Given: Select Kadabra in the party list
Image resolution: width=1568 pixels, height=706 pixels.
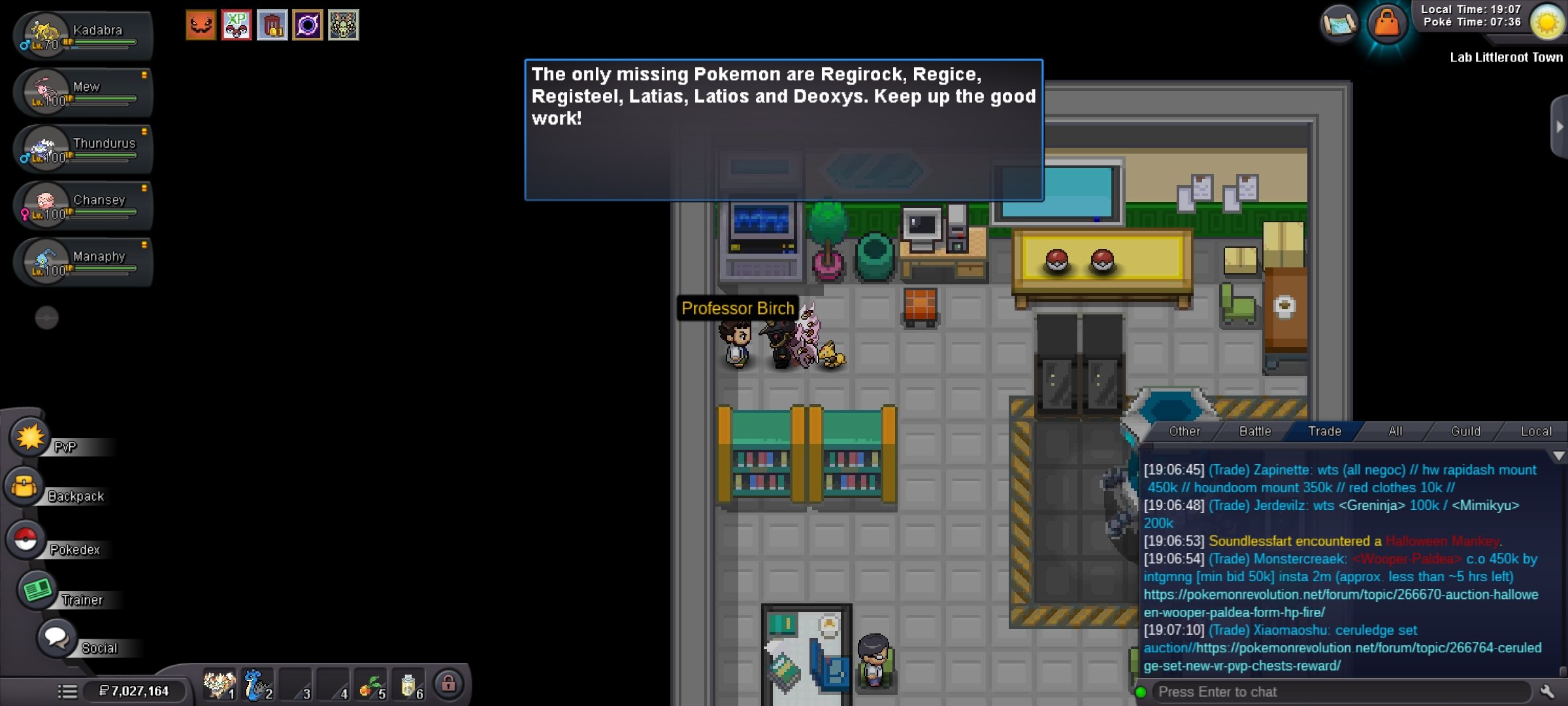Looking at the screenshot, I should pyautogui.click(x=82, y=37).
